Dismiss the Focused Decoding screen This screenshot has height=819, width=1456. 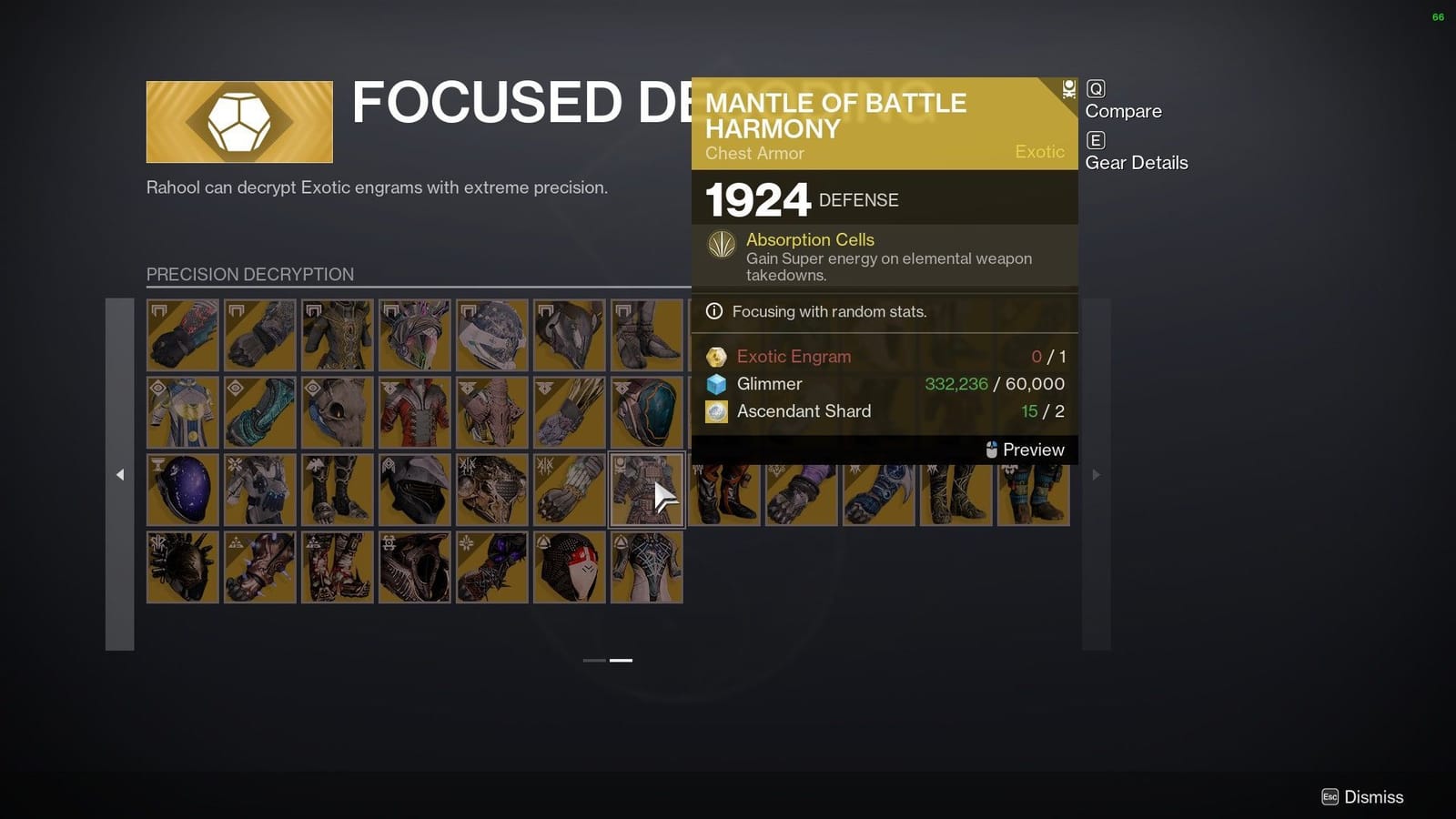(x=1371, y=796)
